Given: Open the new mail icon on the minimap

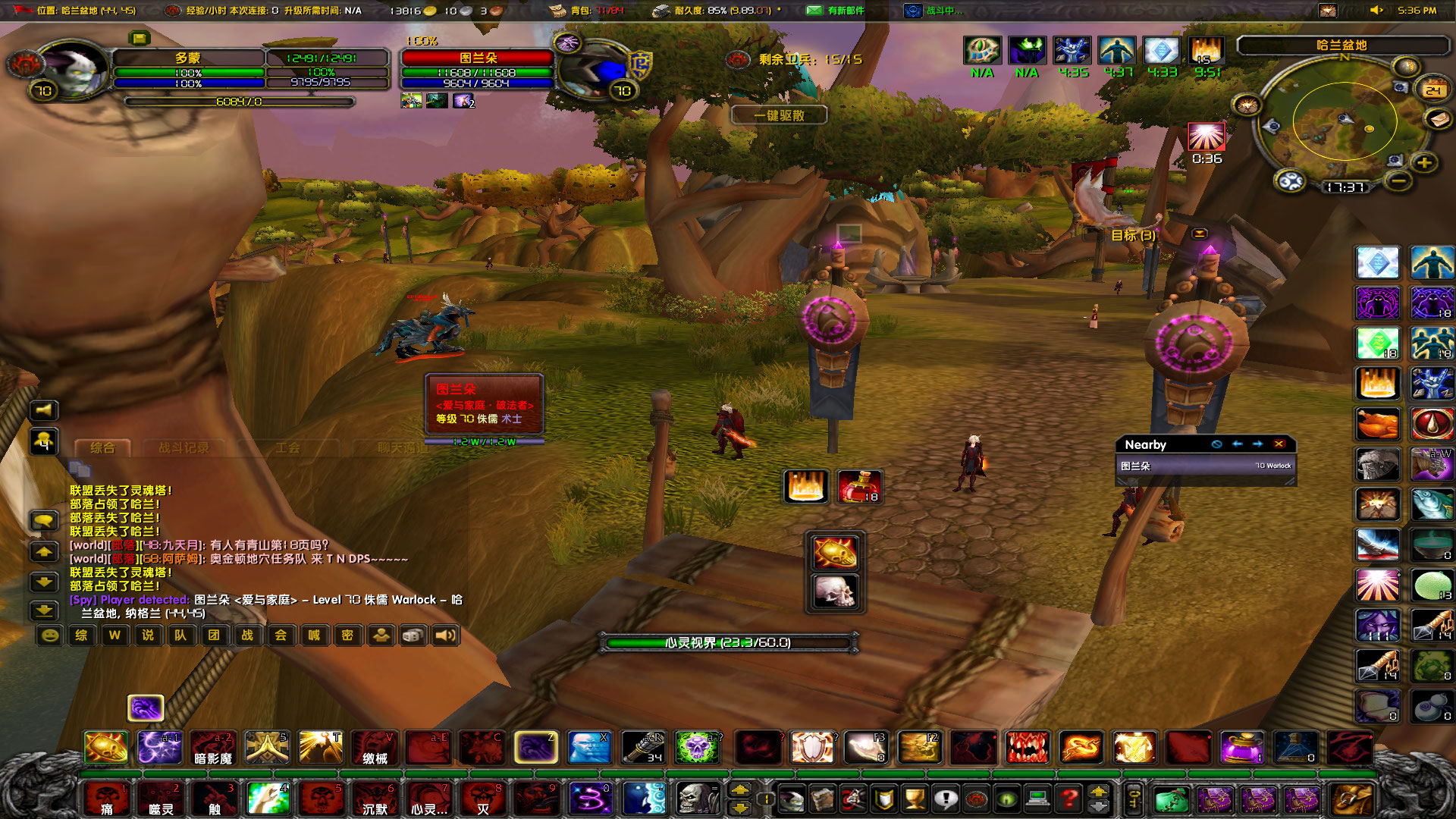Looking at the screenshot, I should point(1438,121).
